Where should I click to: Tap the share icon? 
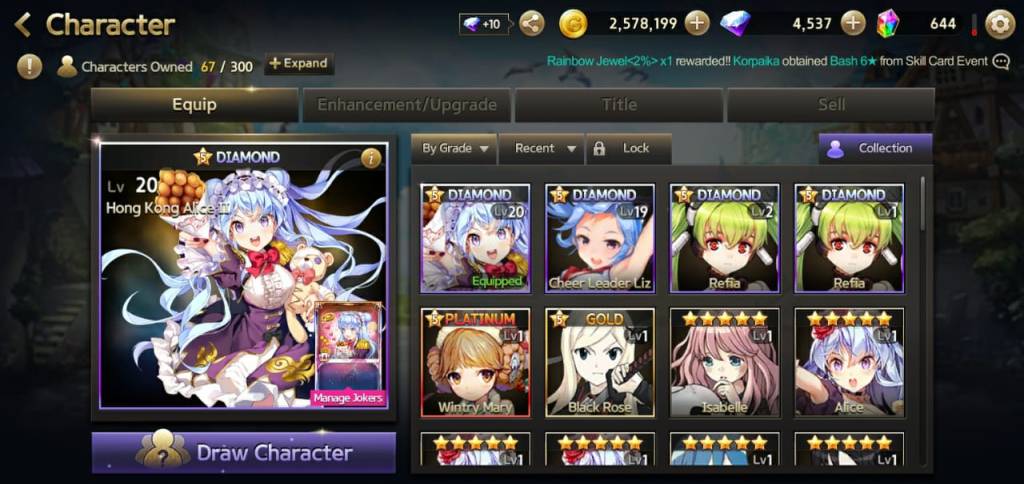pos(532,24)
